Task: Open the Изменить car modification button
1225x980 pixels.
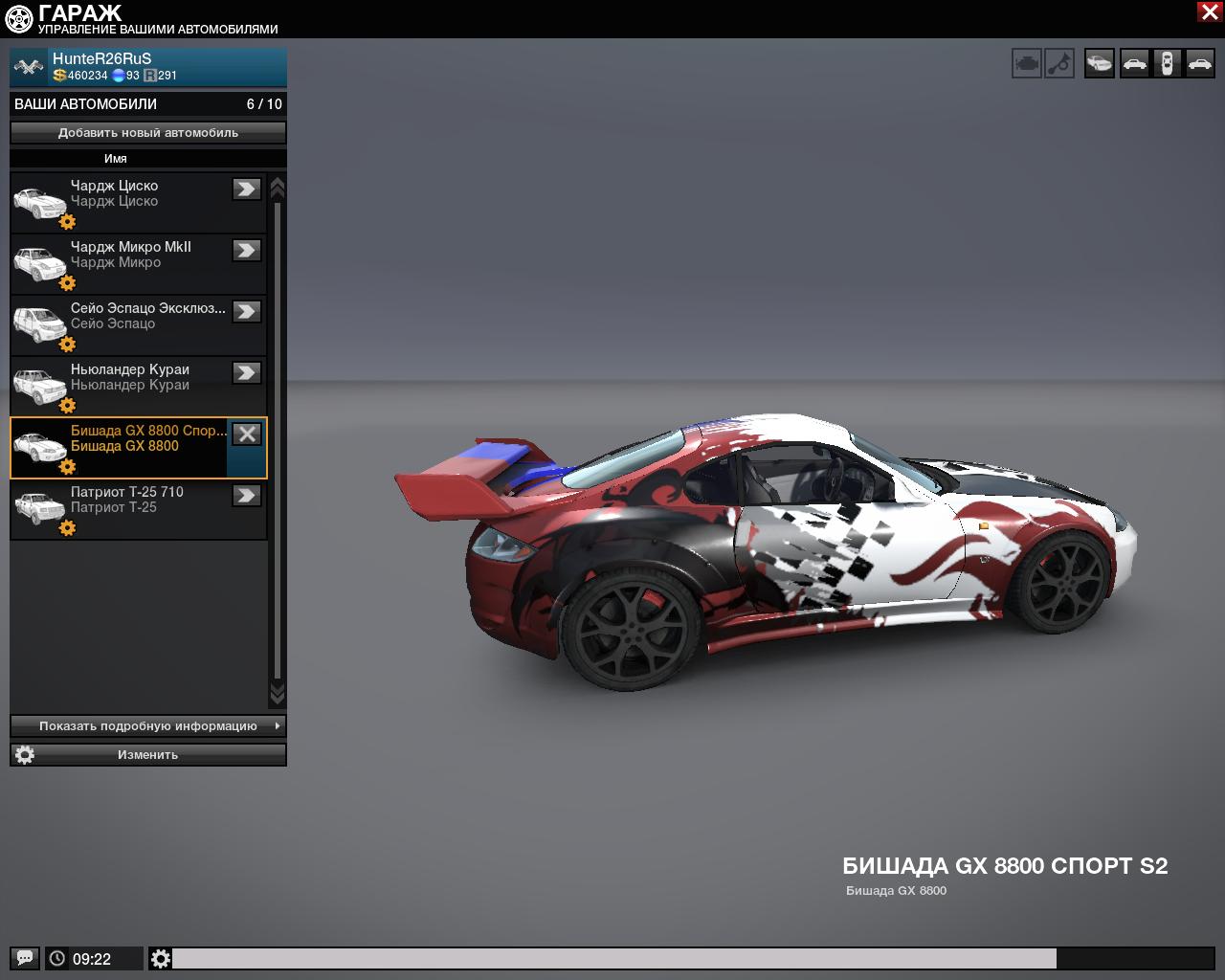Action: coord(148,755)
